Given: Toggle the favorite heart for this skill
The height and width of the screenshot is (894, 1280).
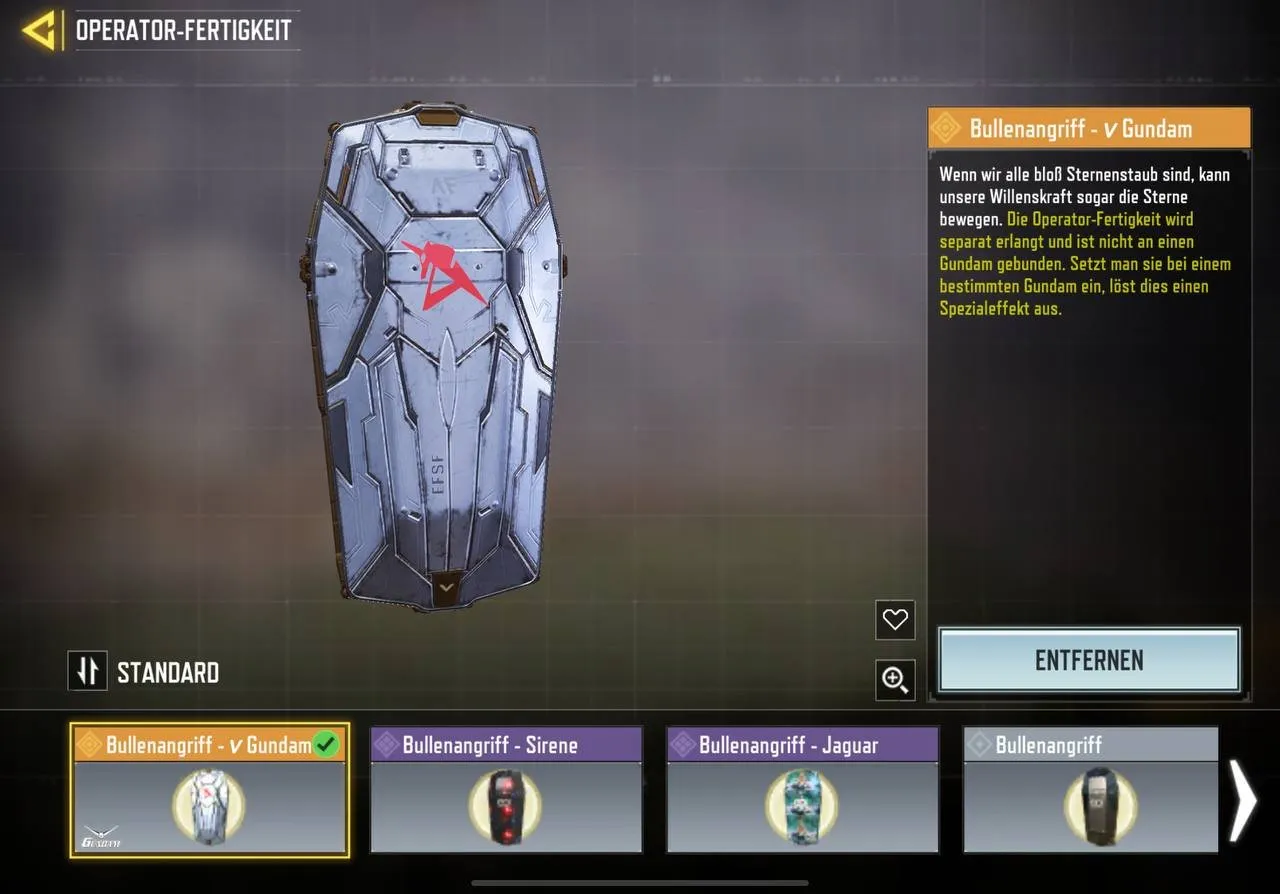Looking at the screenshot, I should (893, 620).
